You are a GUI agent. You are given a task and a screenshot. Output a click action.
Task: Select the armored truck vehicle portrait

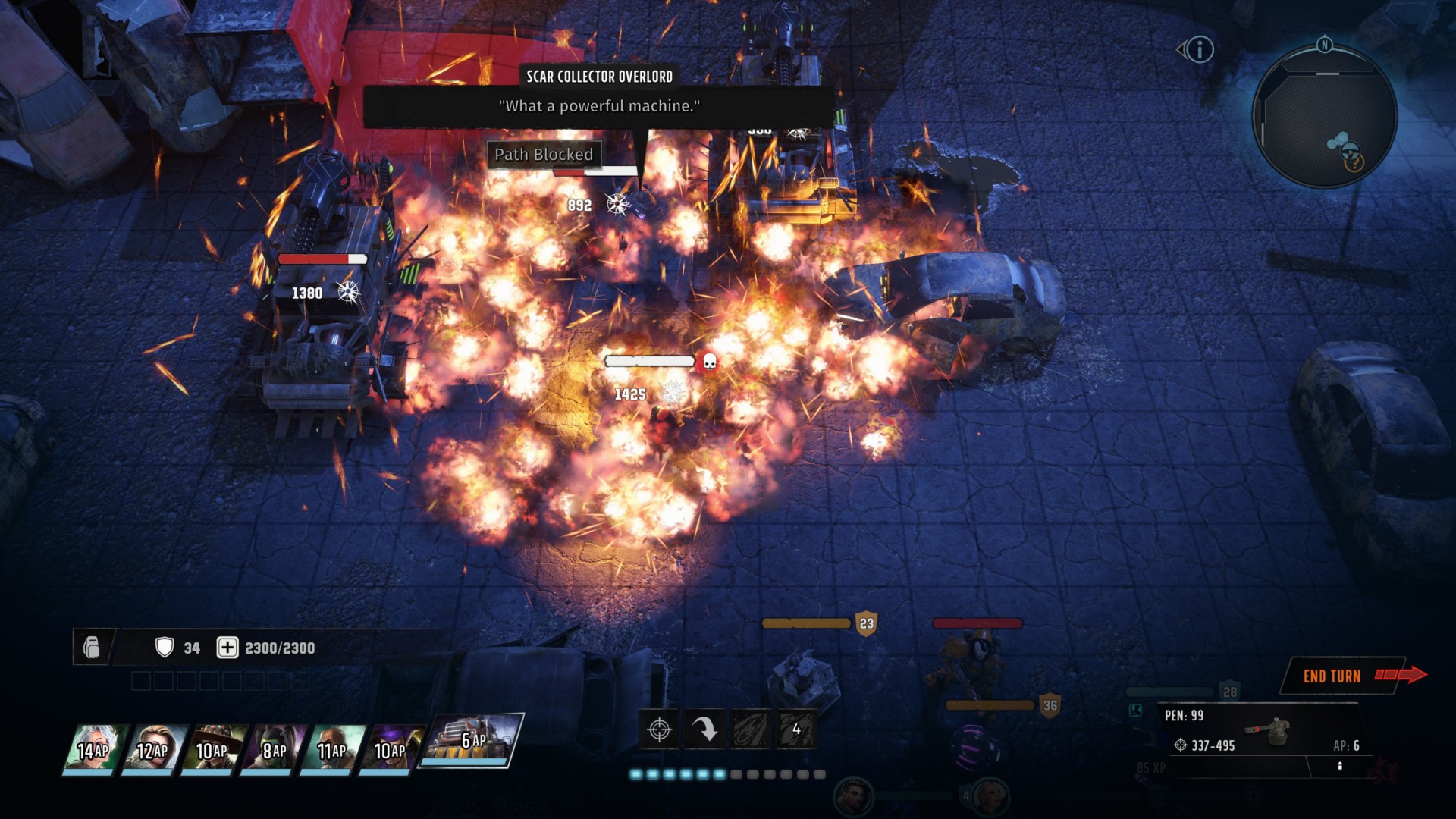click(472, 740)
